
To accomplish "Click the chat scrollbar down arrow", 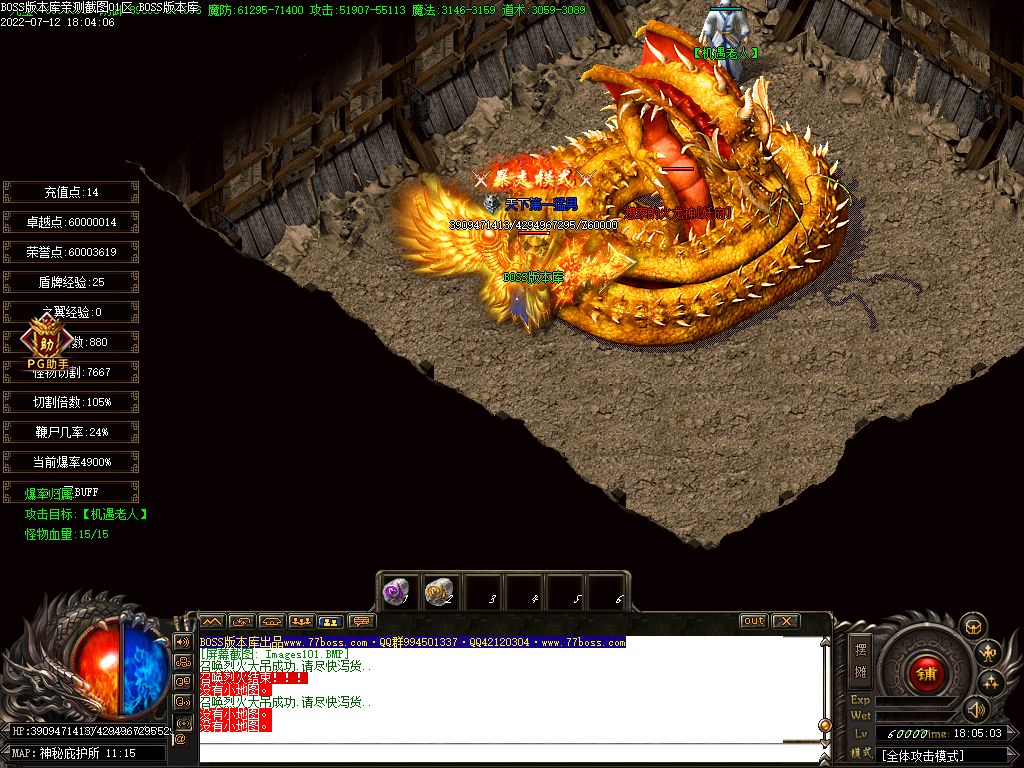I will click(x=825, y=740).
